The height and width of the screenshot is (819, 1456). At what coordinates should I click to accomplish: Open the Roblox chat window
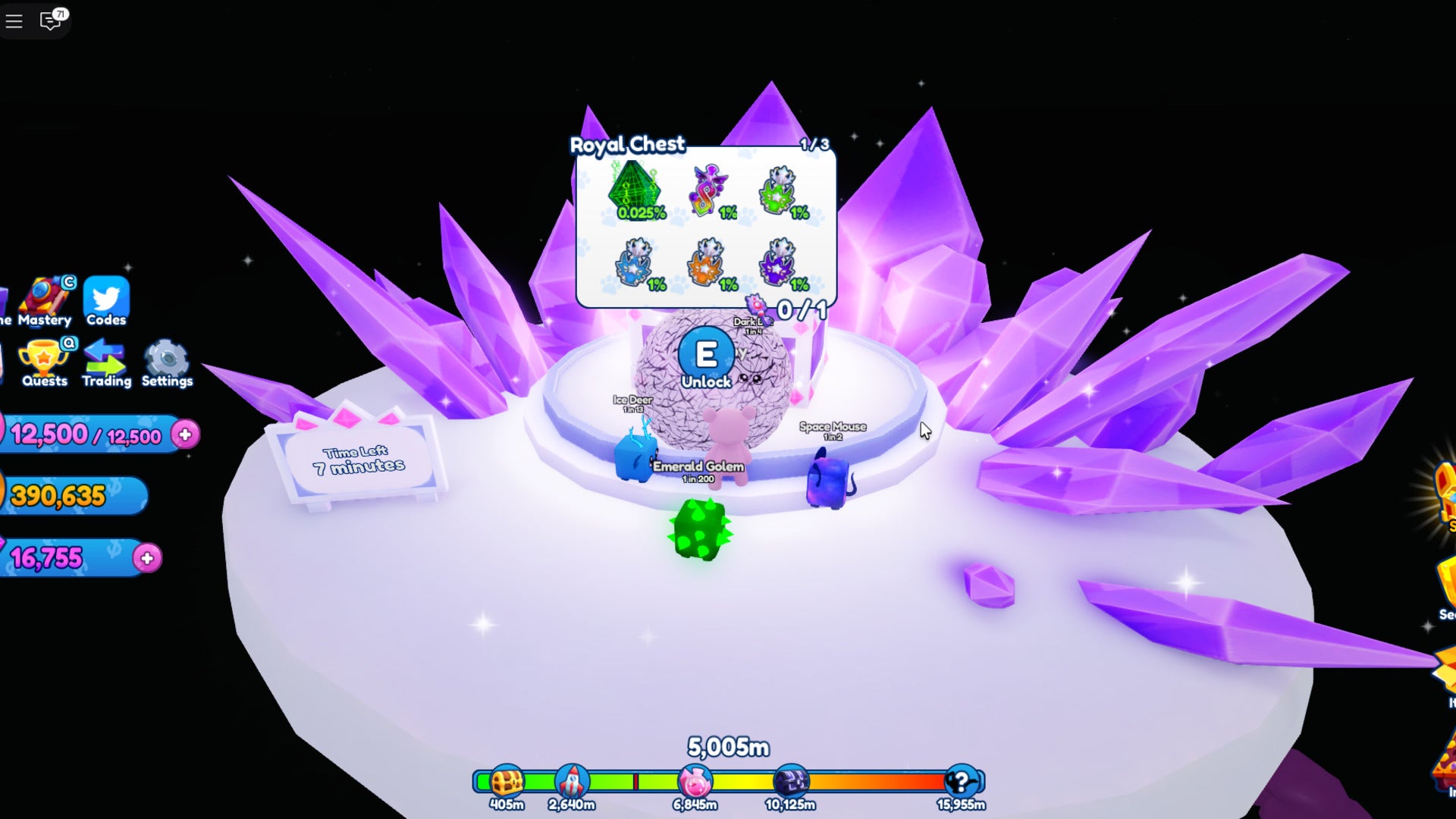point(51,20)
